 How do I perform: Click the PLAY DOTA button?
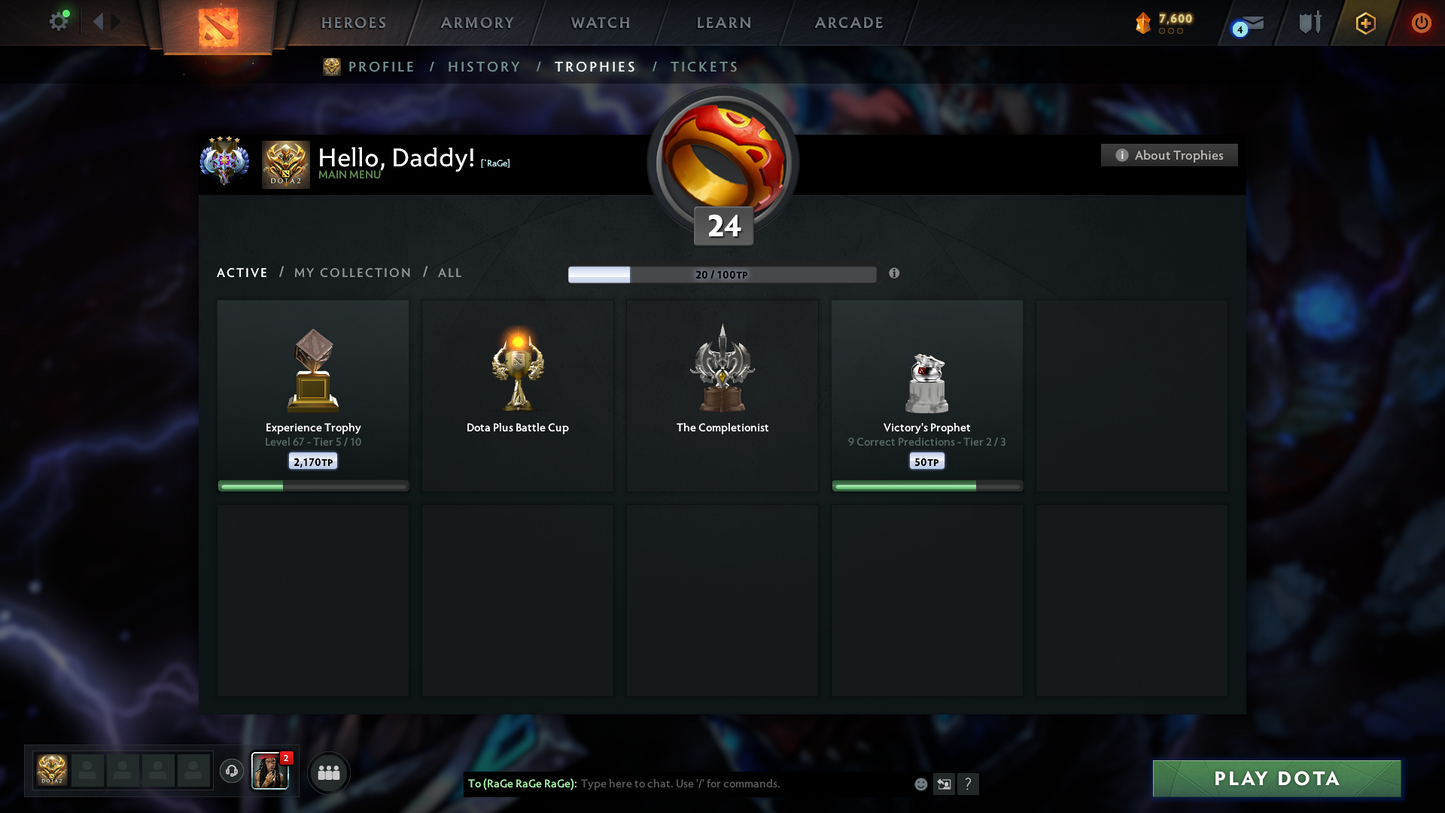click(x=1276, y=778)
